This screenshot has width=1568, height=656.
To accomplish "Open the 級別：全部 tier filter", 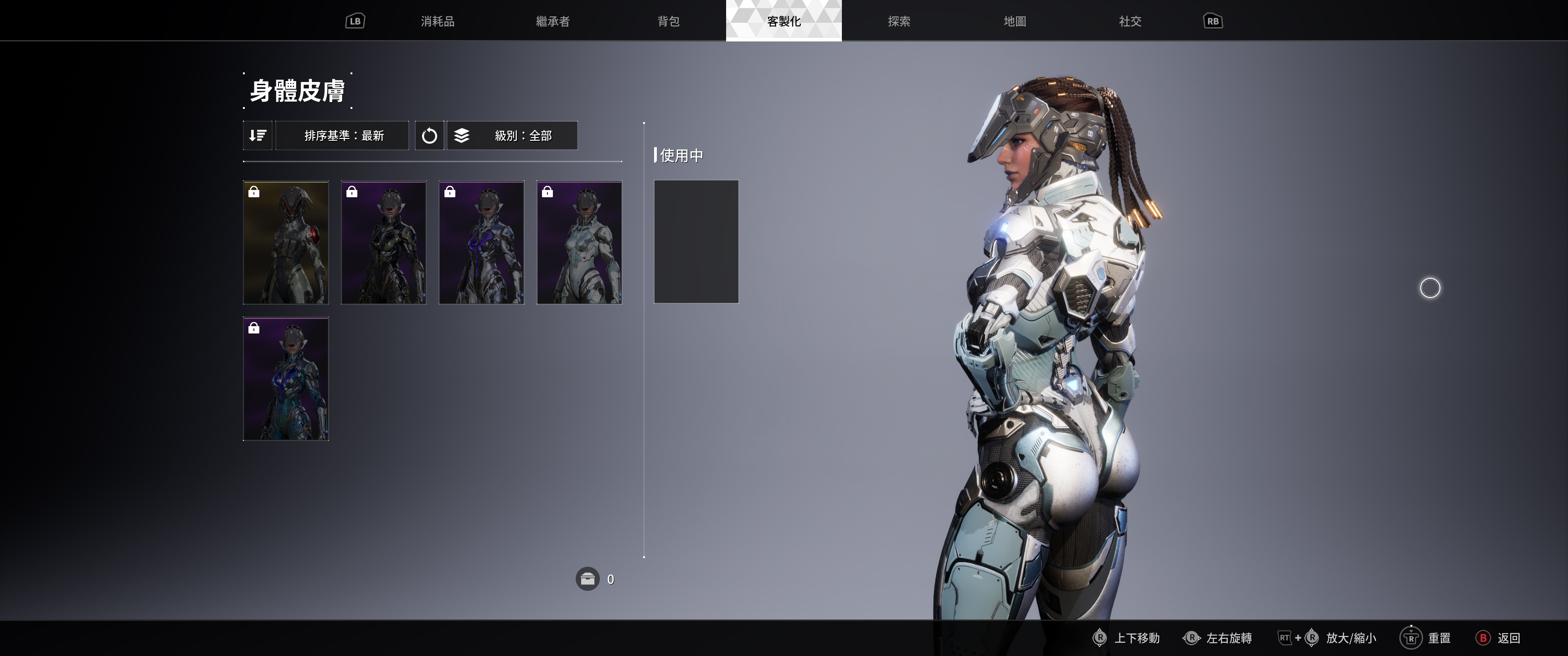I will (x=512, y=135).
